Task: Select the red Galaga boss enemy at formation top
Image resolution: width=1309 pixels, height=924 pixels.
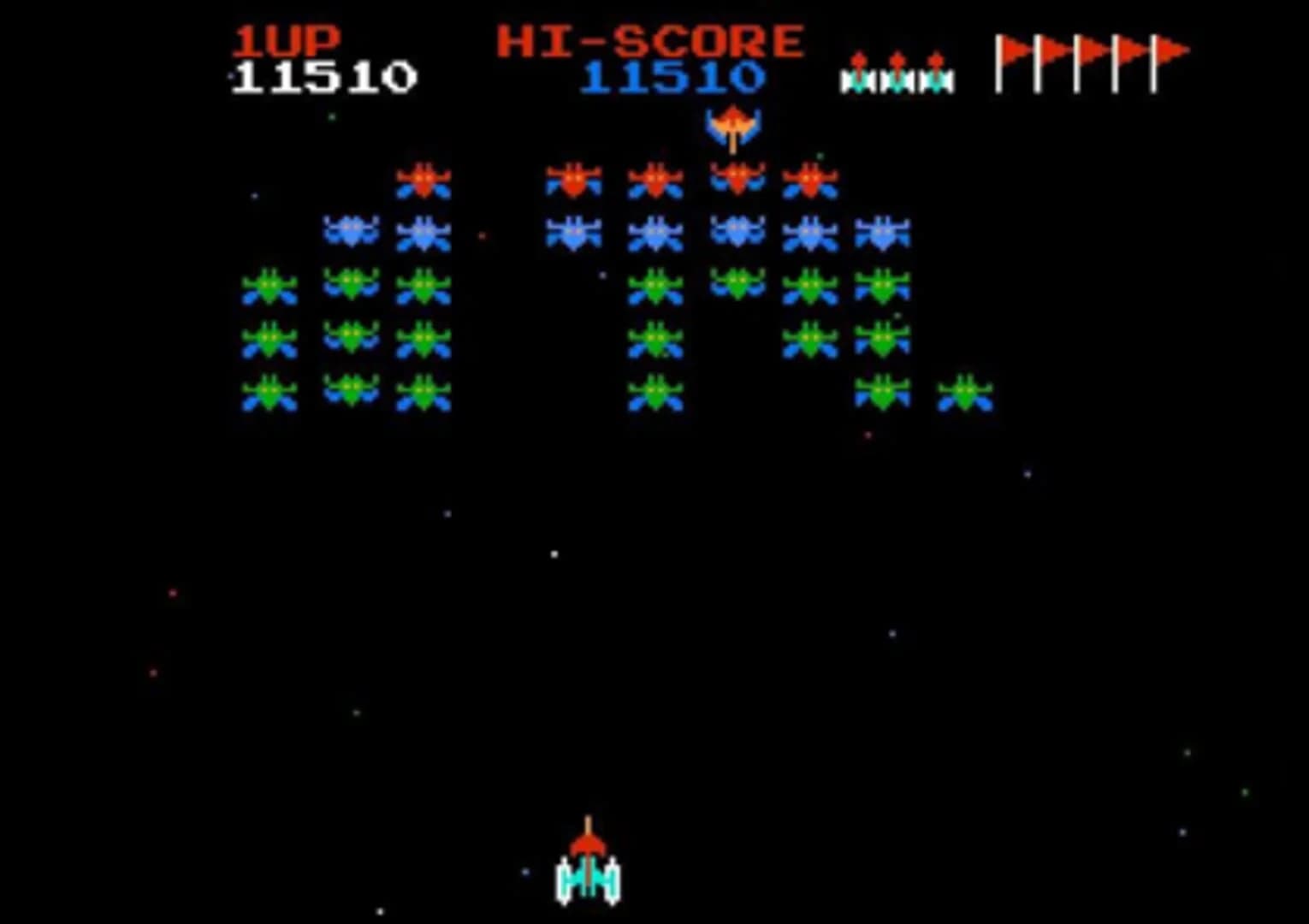Action: click(x=736, y=180)
